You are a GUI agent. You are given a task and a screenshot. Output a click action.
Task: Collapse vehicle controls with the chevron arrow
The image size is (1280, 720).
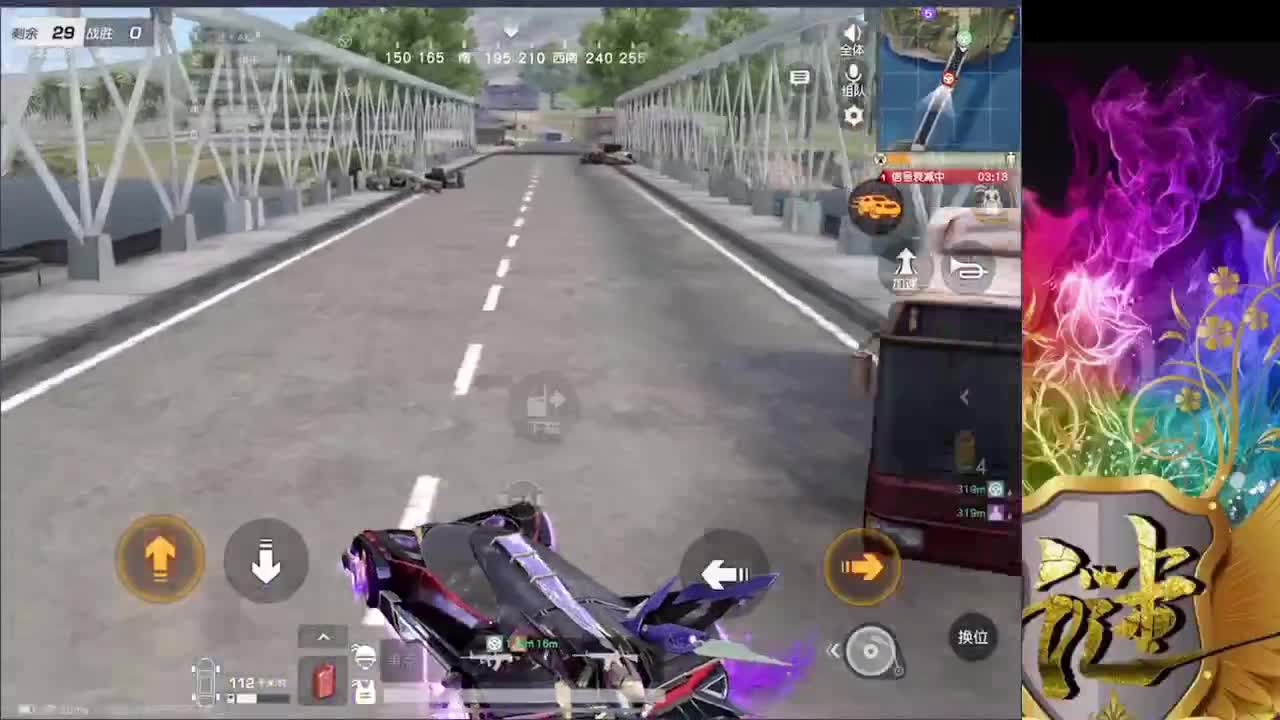pos(323,636)
